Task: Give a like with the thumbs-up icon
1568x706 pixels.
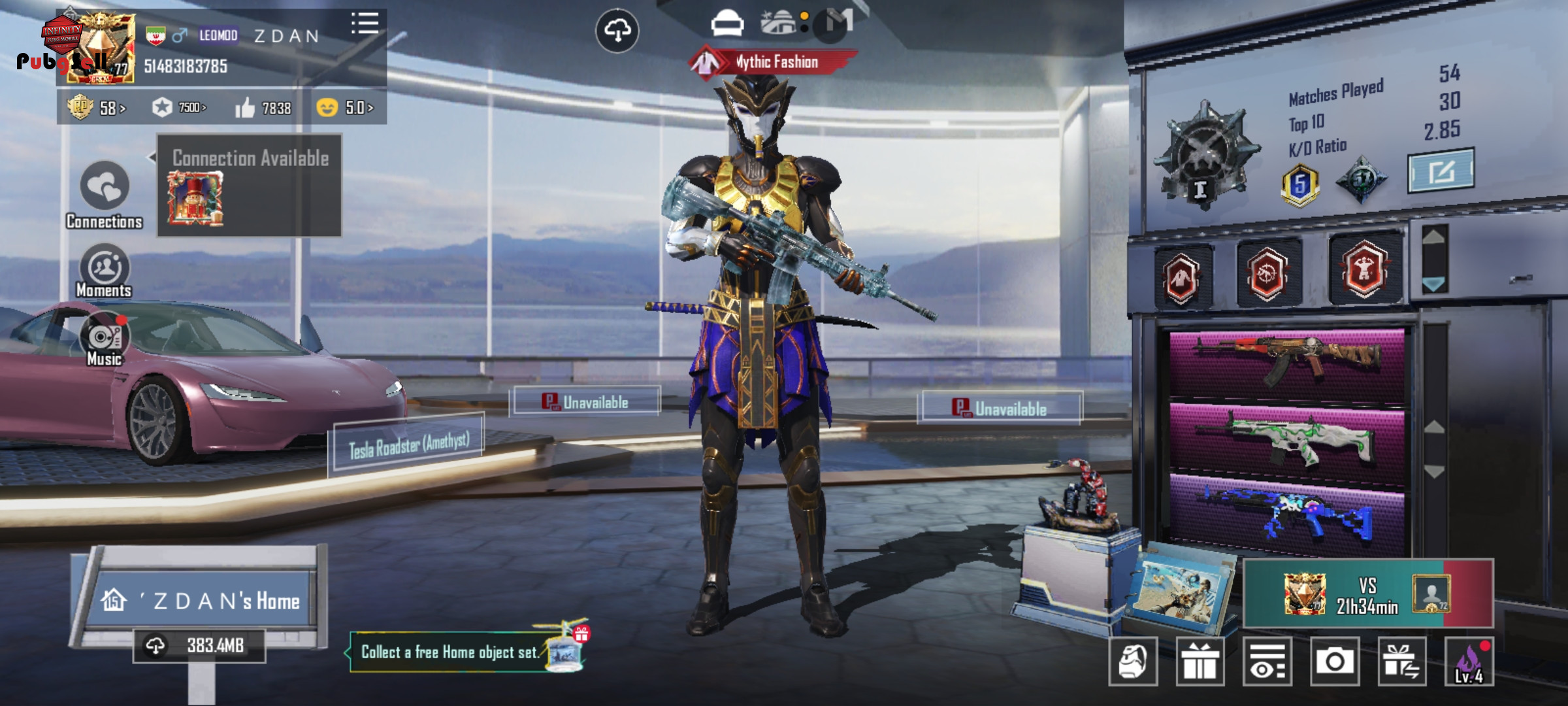Action: 246,108
